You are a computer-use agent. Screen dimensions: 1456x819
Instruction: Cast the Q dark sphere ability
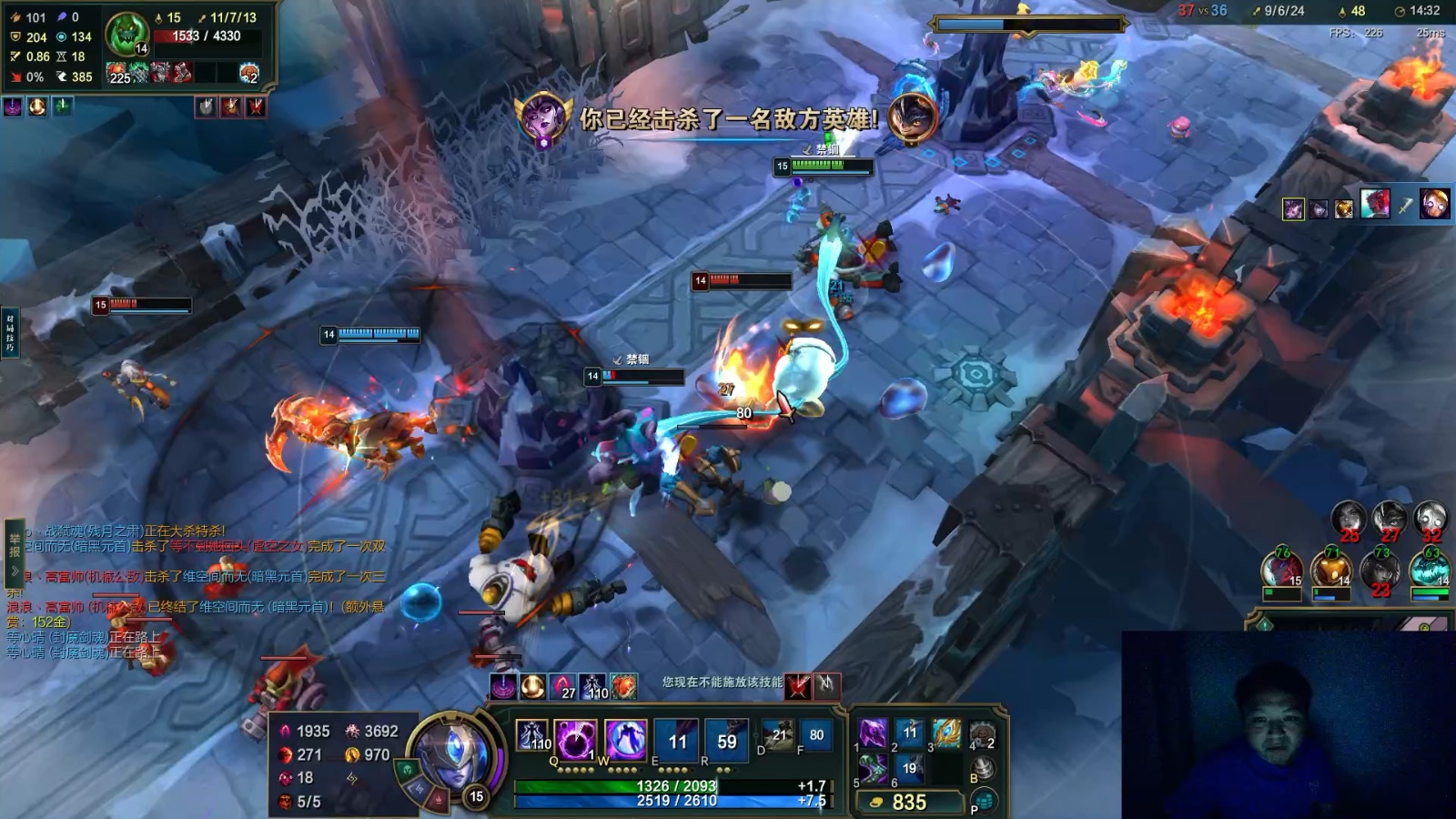tap(576, 739)
